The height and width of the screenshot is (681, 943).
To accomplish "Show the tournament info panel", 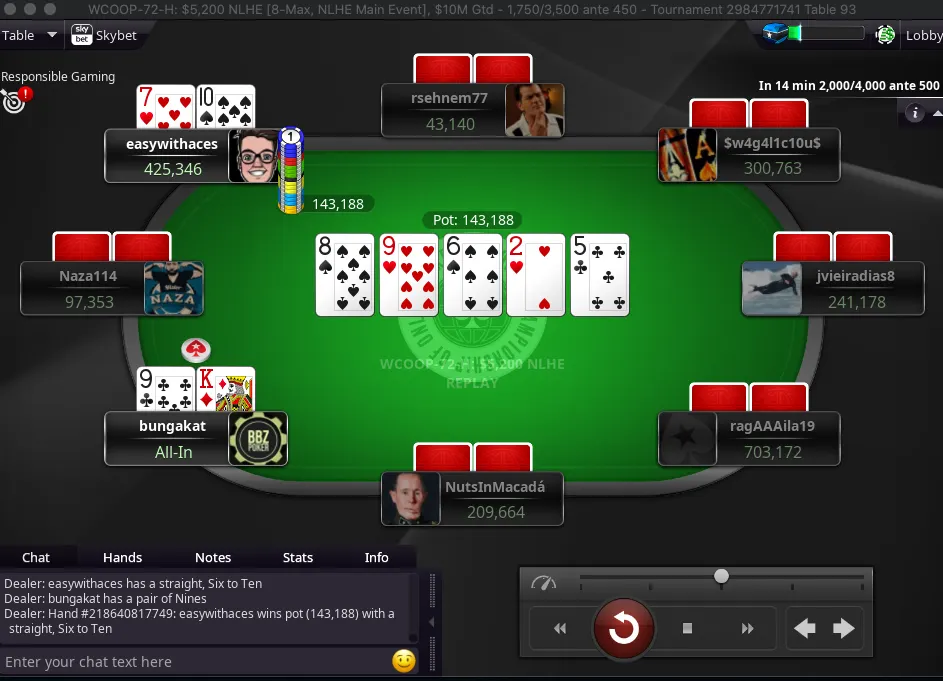I will [x=914, y=113].
